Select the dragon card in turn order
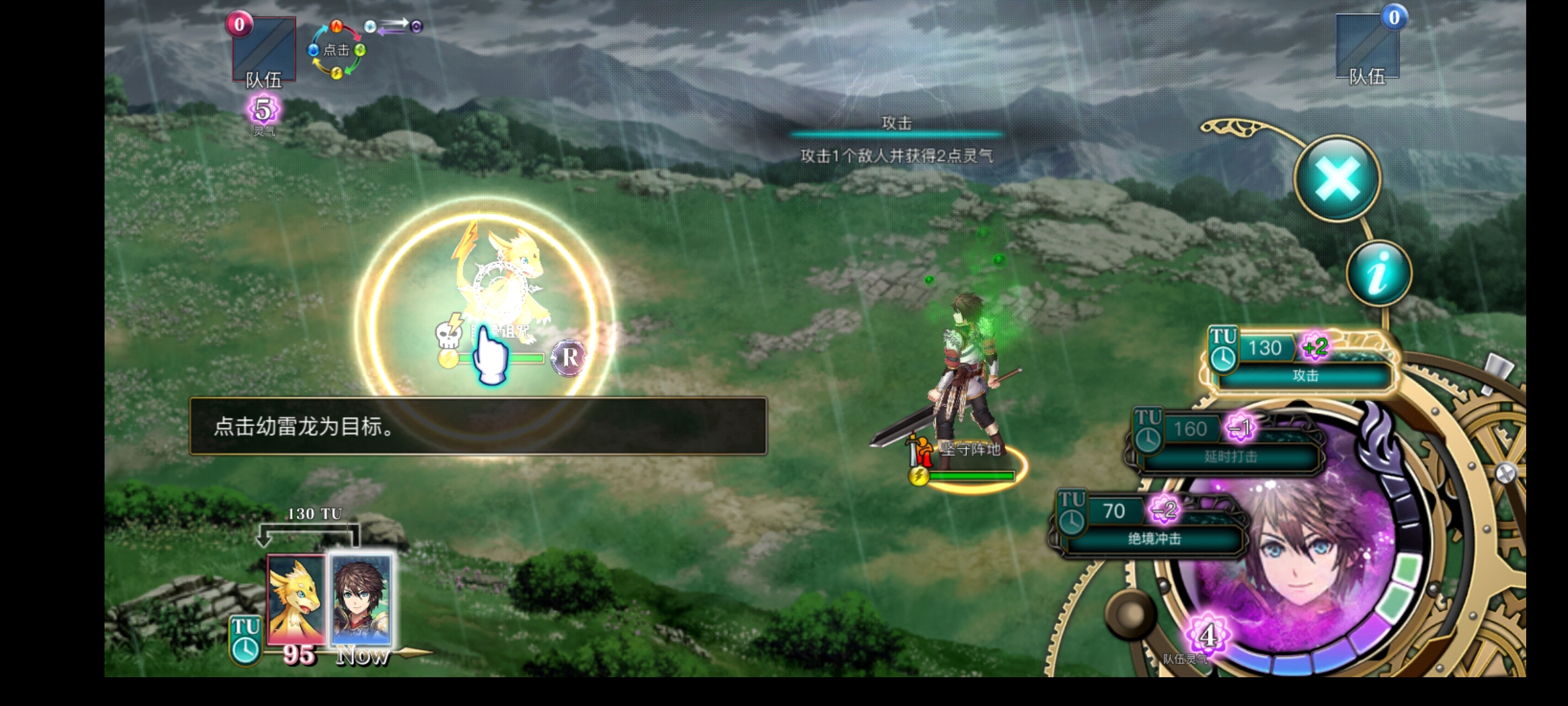The height and width of the screenshot is (706, 1568). 296,599
